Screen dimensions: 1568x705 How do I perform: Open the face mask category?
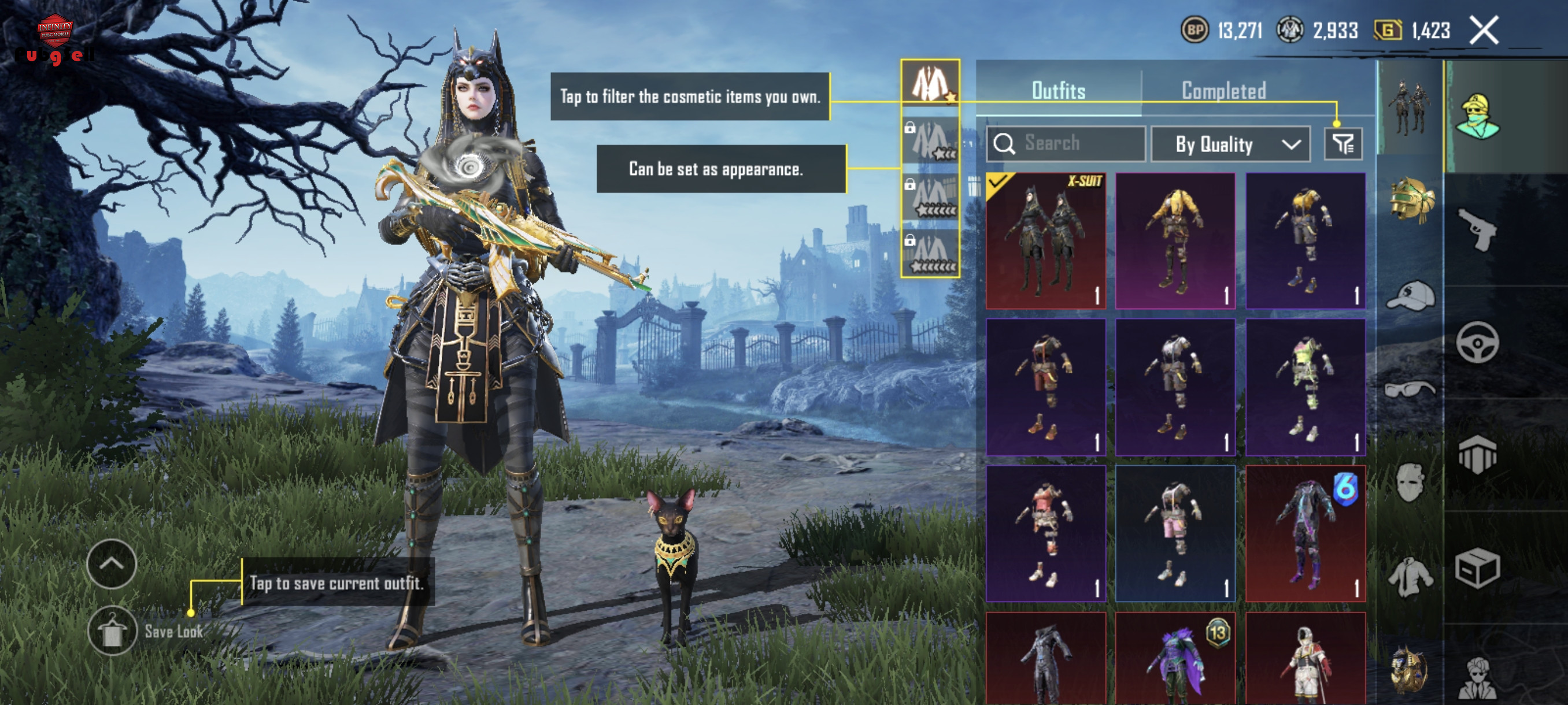1410,482
